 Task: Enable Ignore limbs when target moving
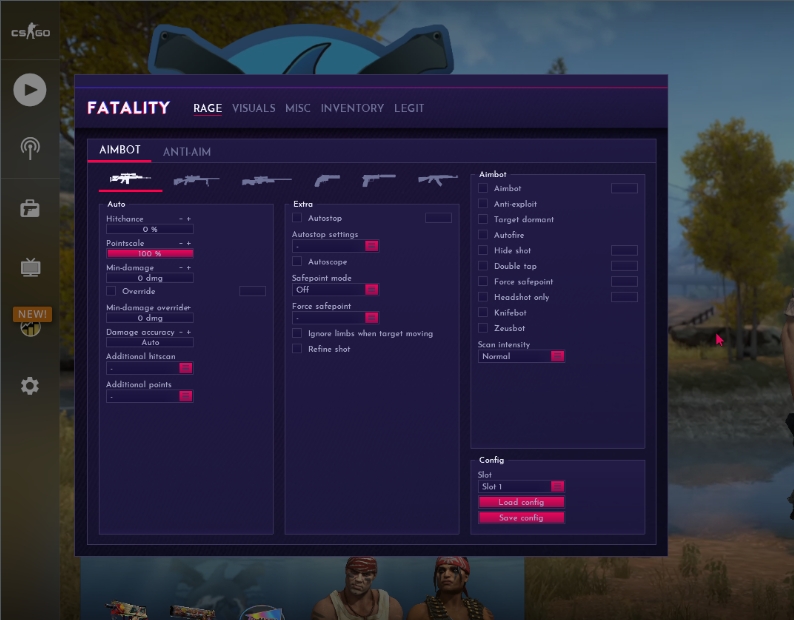pyautogui.click(x=297, y=333)
